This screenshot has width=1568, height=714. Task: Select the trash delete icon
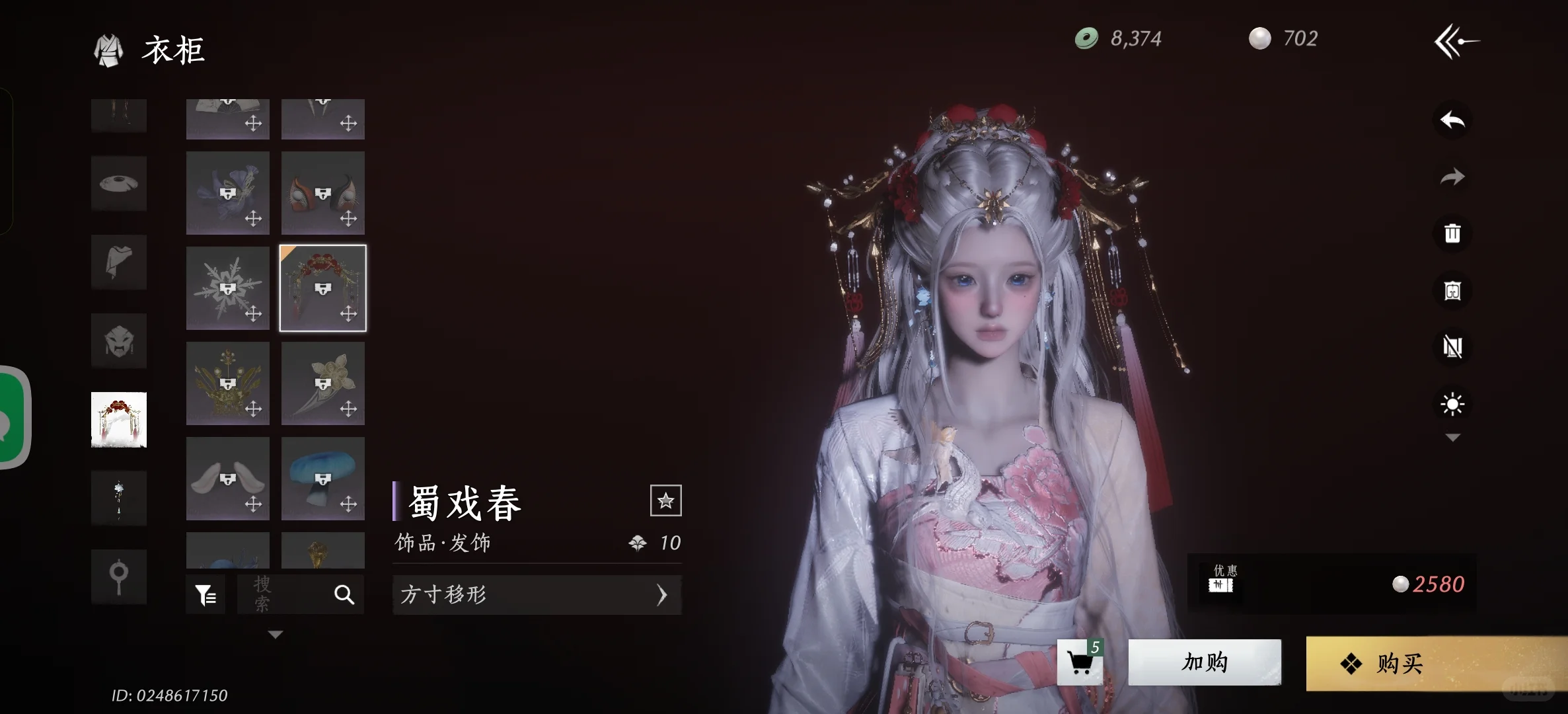1451,233
